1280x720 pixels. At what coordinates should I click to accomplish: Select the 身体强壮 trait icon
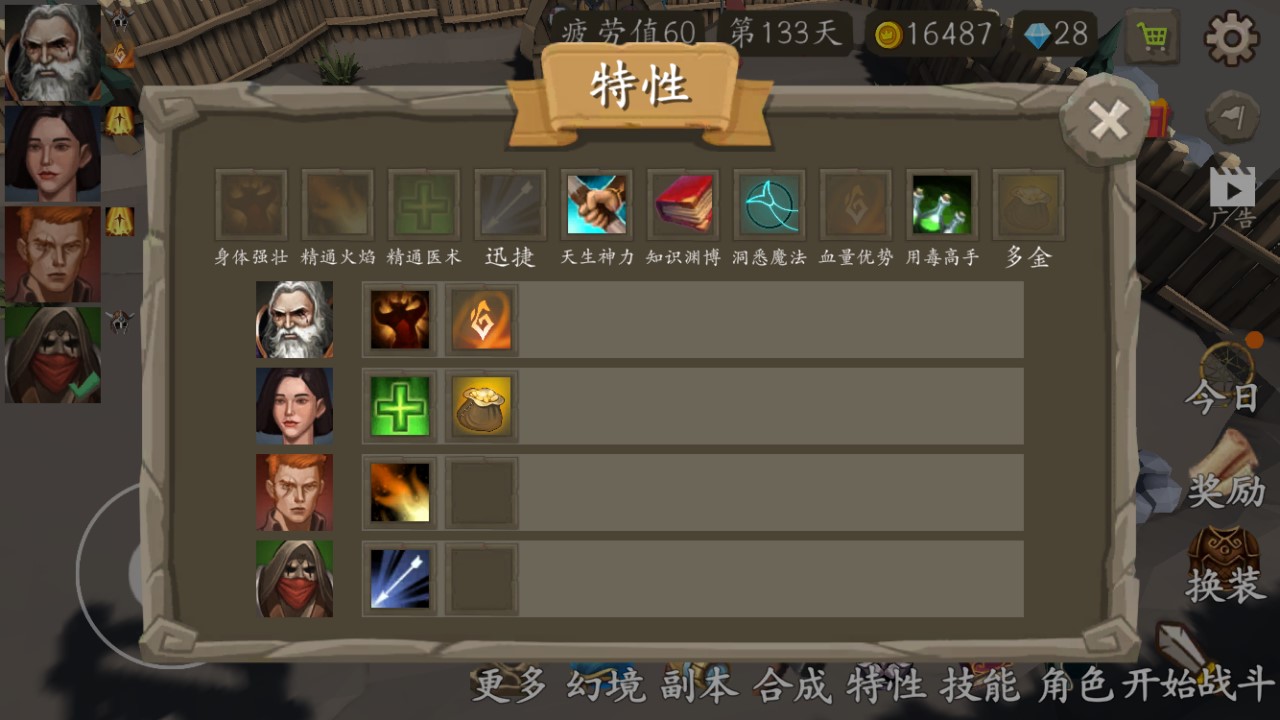coord(251,204)
